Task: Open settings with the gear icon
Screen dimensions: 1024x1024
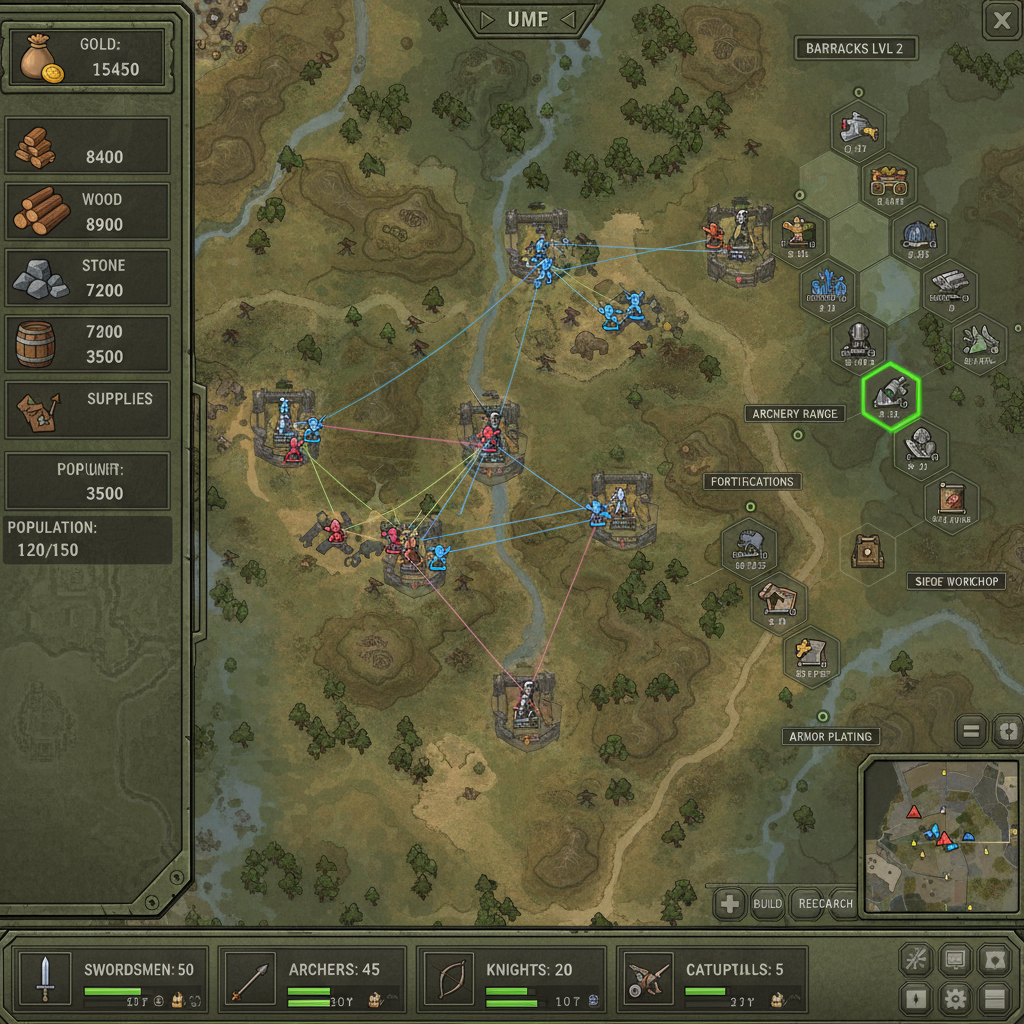Action: point(955,997)
